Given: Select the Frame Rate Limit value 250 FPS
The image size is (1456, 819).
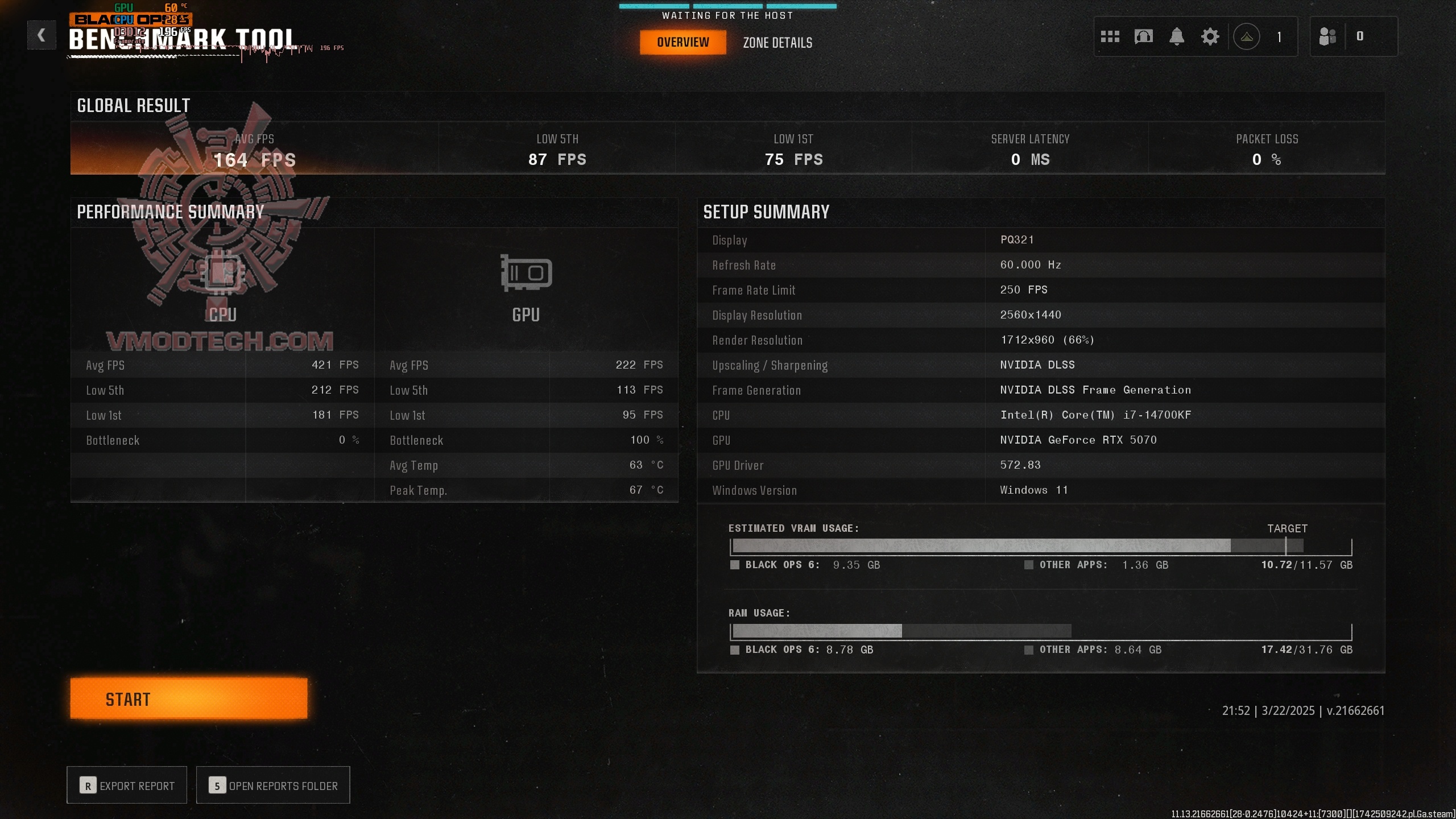Looking at the screenshot, I should (1024, 289).
